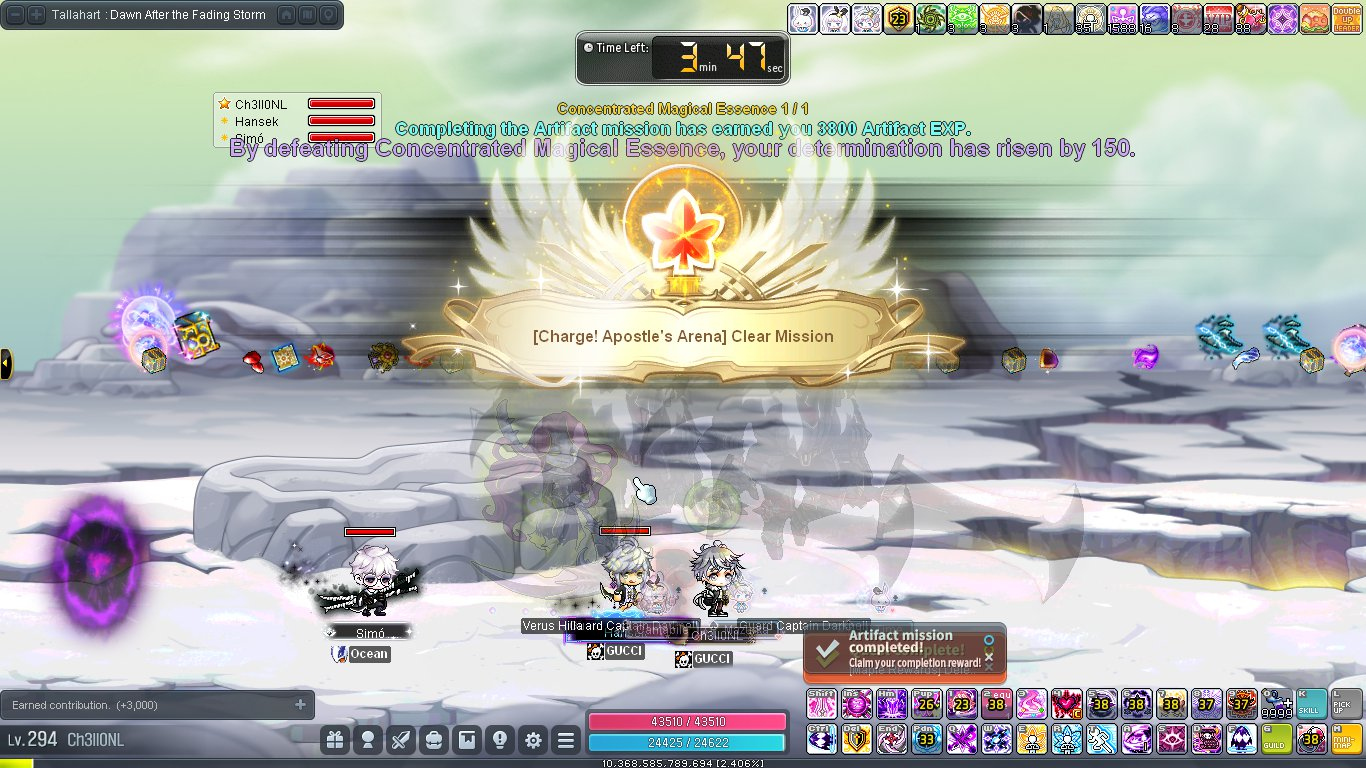Open the character info menu

368,740
